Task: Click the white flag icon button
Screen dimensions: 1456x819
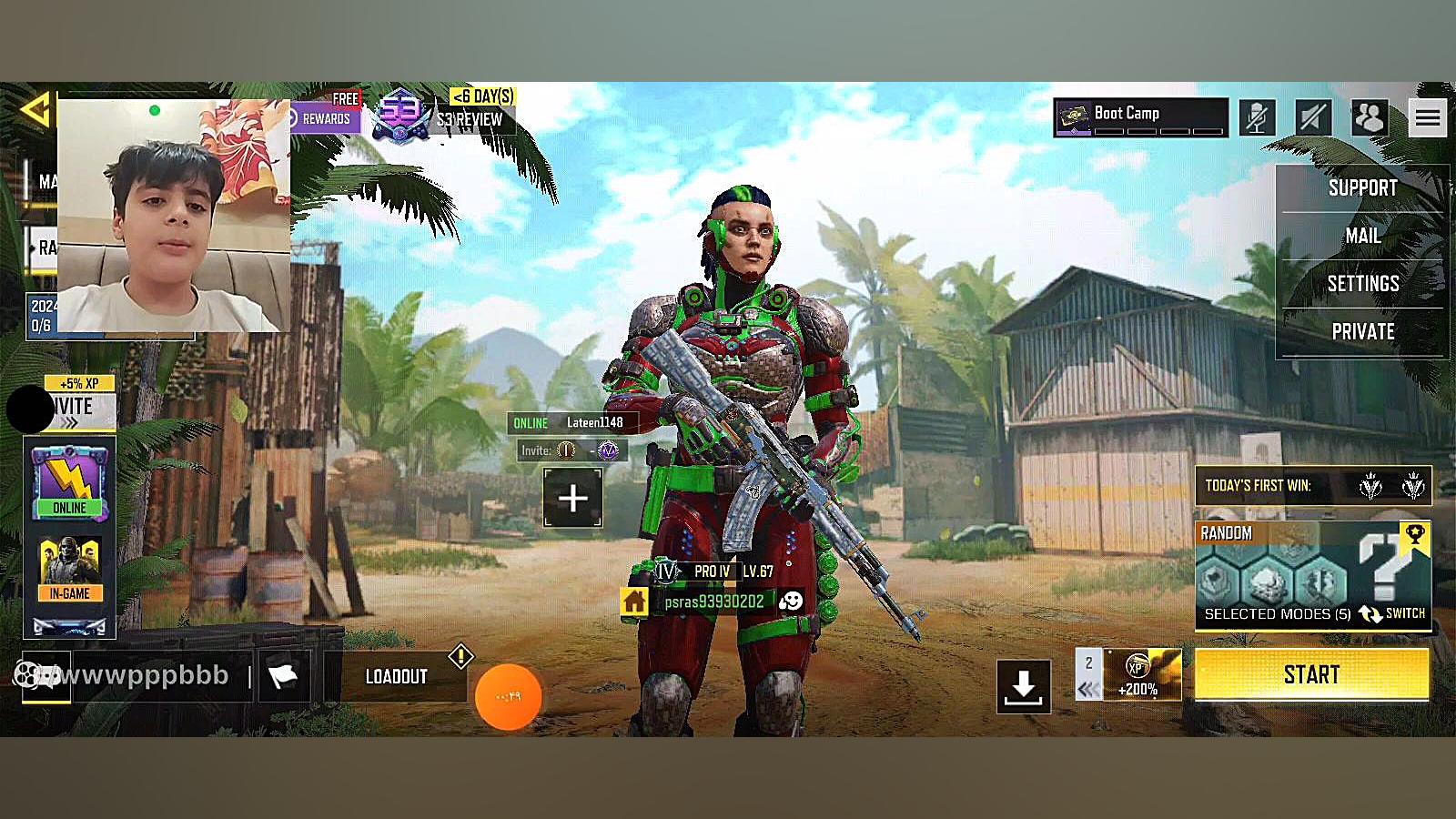Action: pyautogui.click(x=283, y=676)
